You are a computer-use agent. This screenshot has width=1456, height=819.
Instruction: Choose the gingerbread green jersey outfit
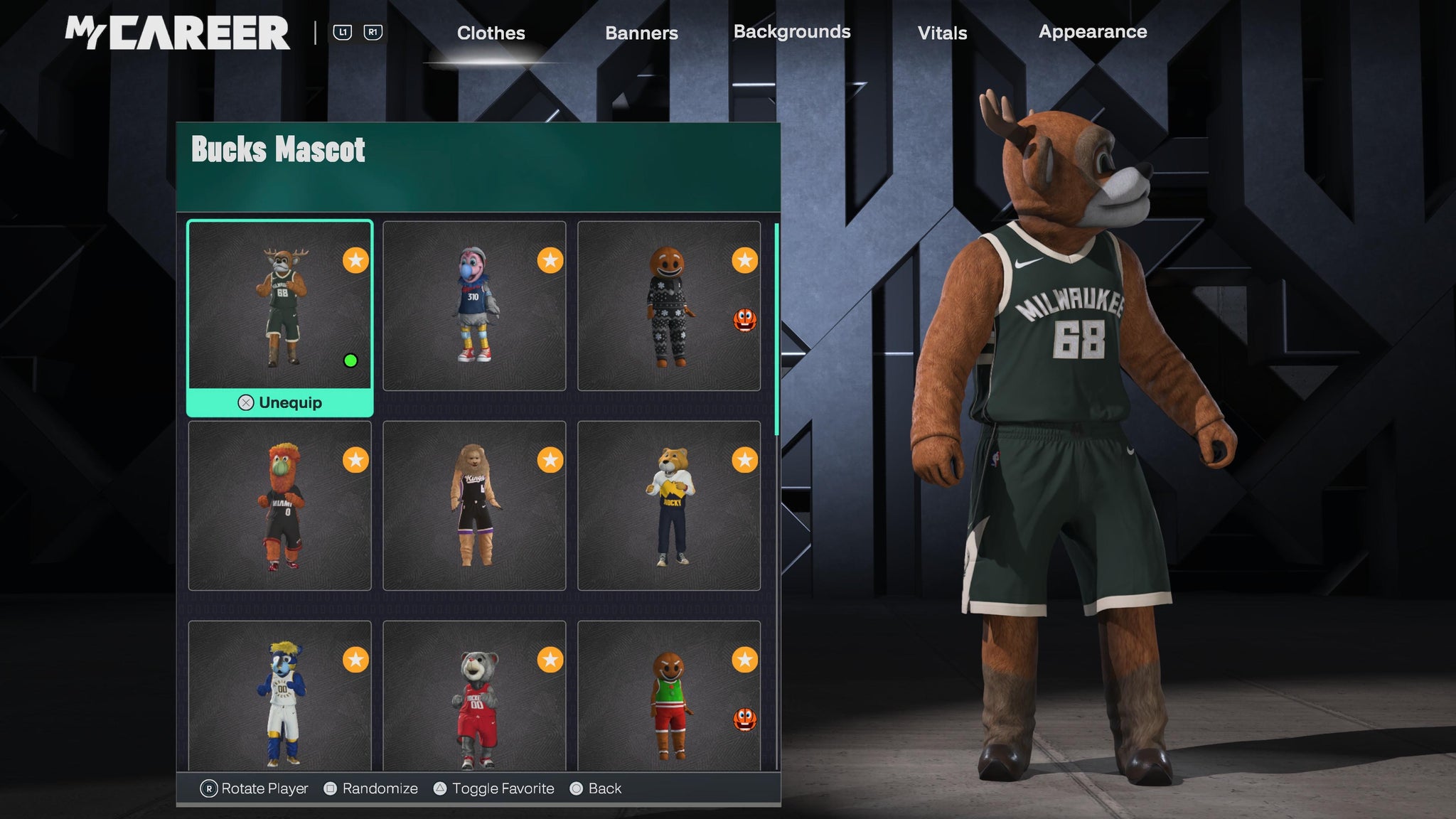tap(668, 697)
